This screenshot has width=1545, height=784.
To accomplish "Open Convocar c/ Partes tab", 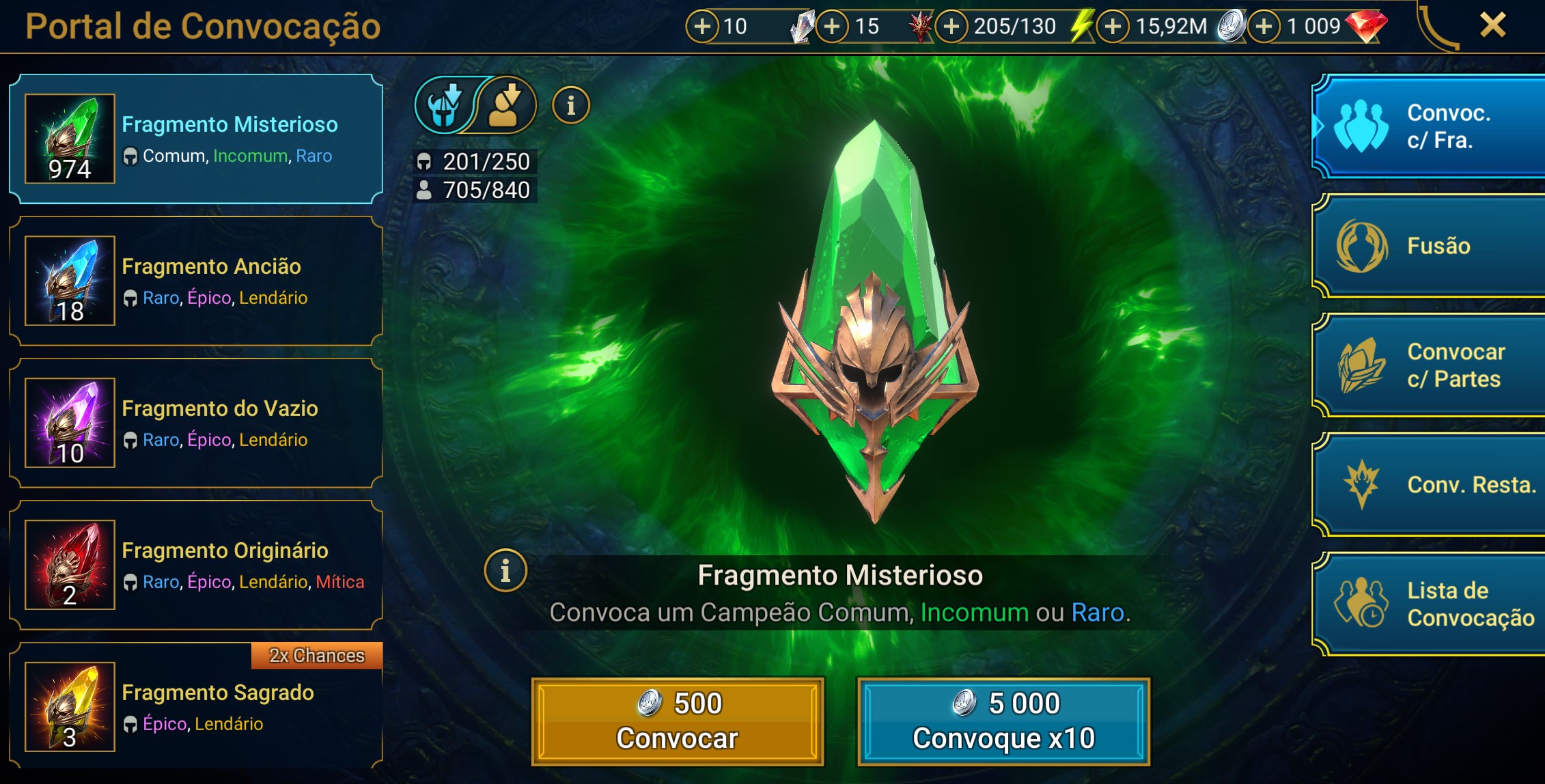I will tap(1429, 365).
